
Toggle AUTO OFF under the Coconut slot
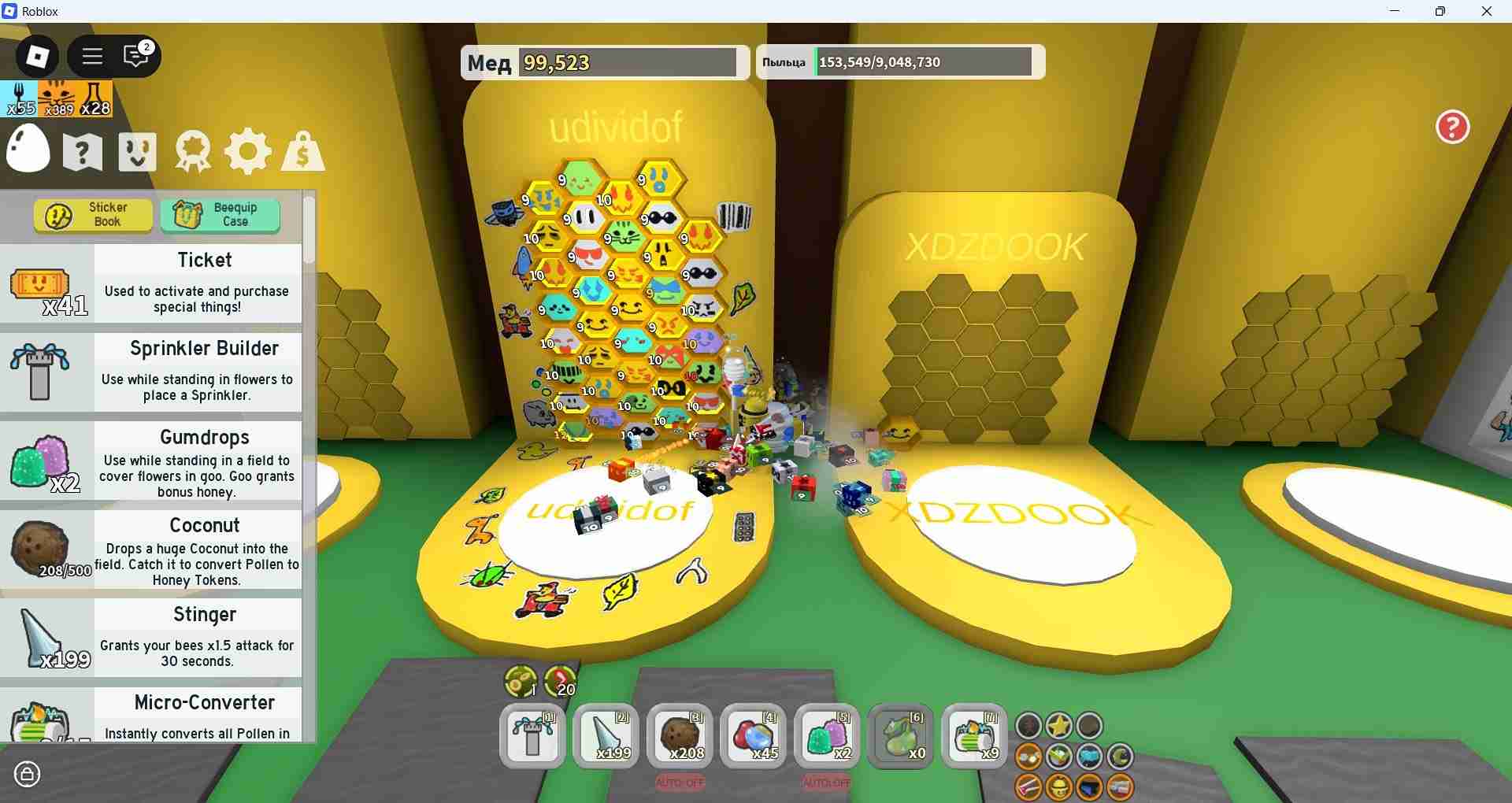pyautogui.click(x=680, y=783)
